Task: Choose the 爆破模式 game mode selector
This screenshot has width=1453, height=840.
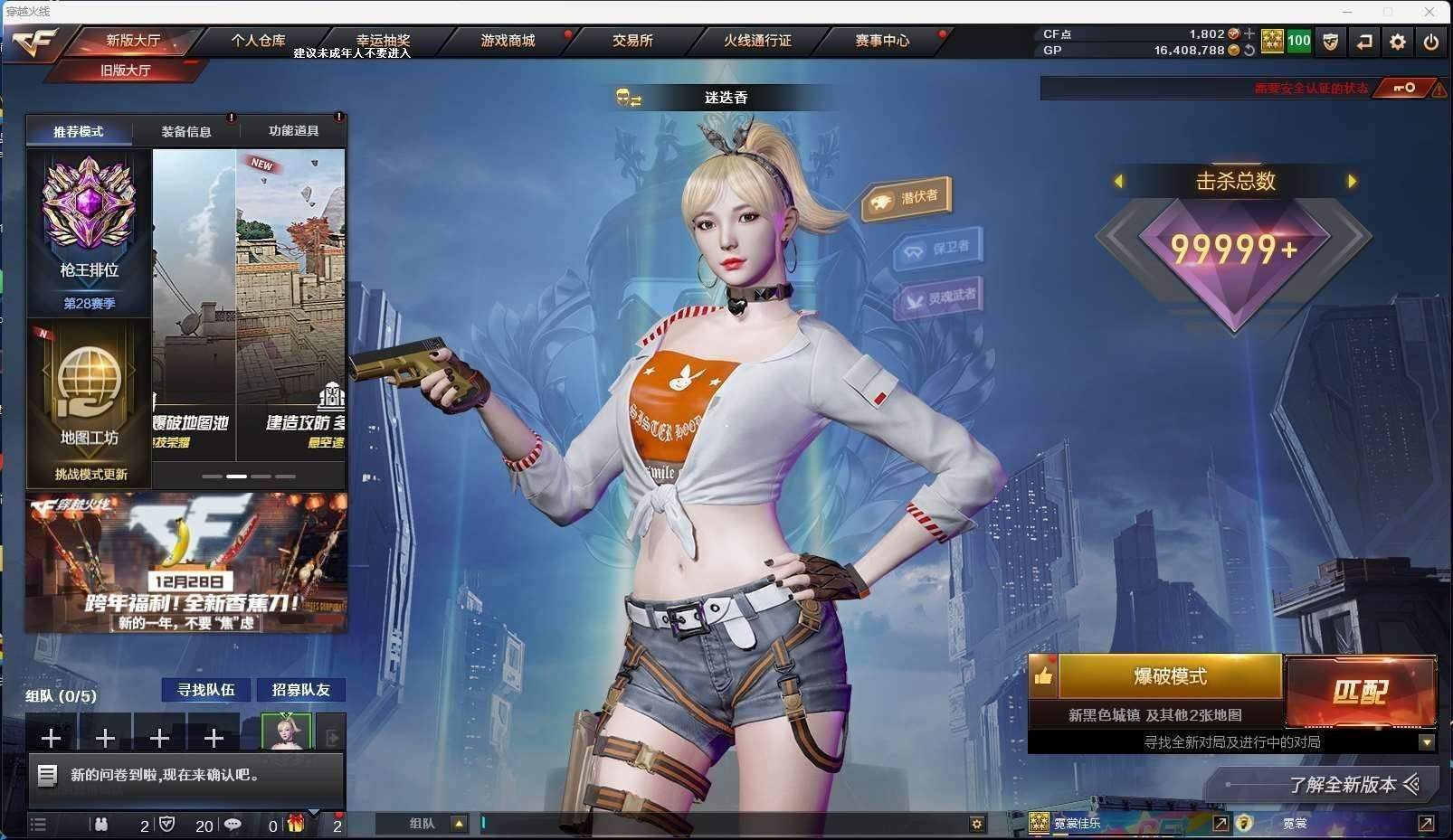Action: [x=1170, y=676]
